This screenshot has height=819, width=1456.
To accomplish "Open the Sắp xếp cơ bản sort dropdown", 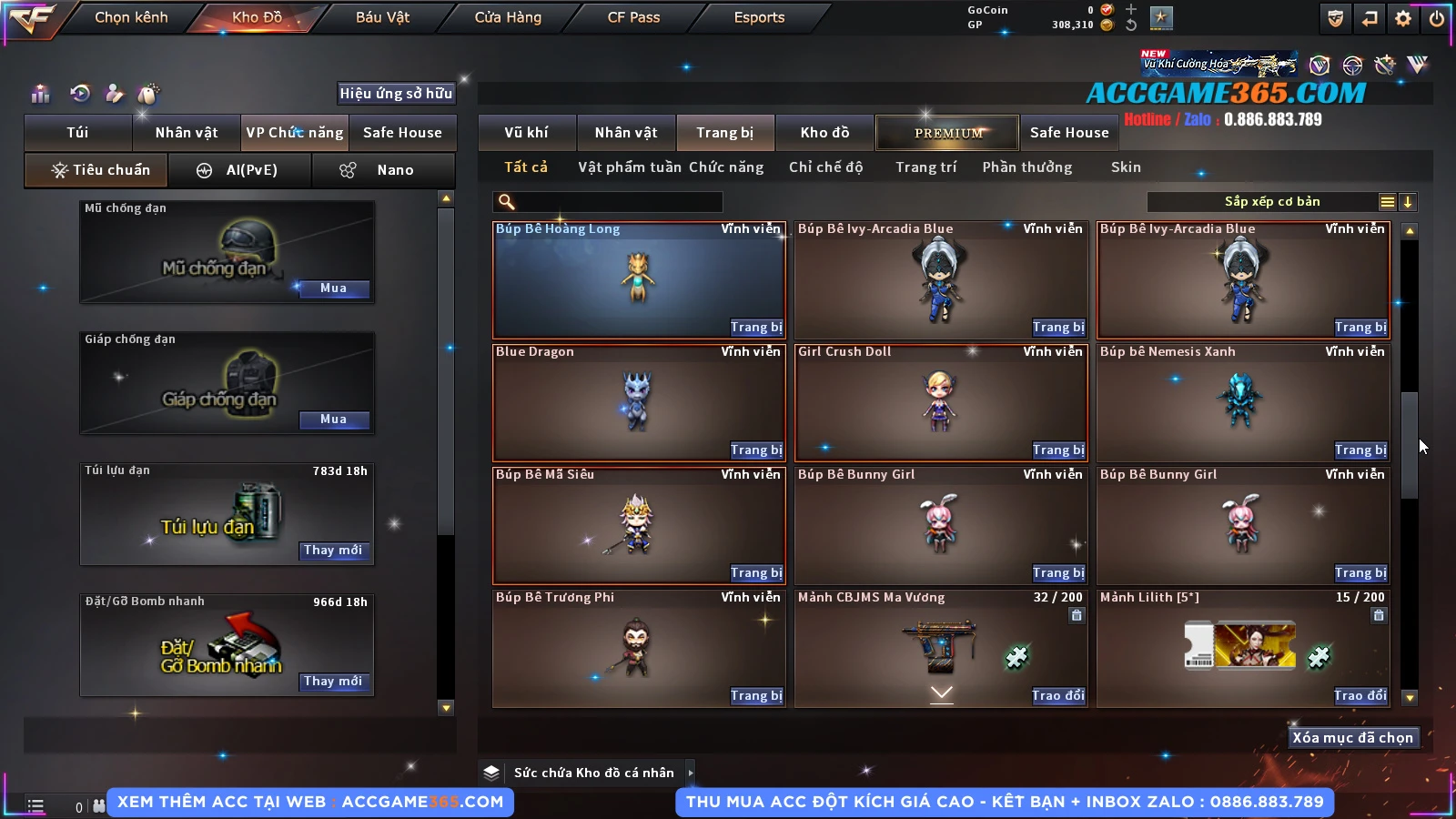I will pyautogui.click(x=1271, y=202).
